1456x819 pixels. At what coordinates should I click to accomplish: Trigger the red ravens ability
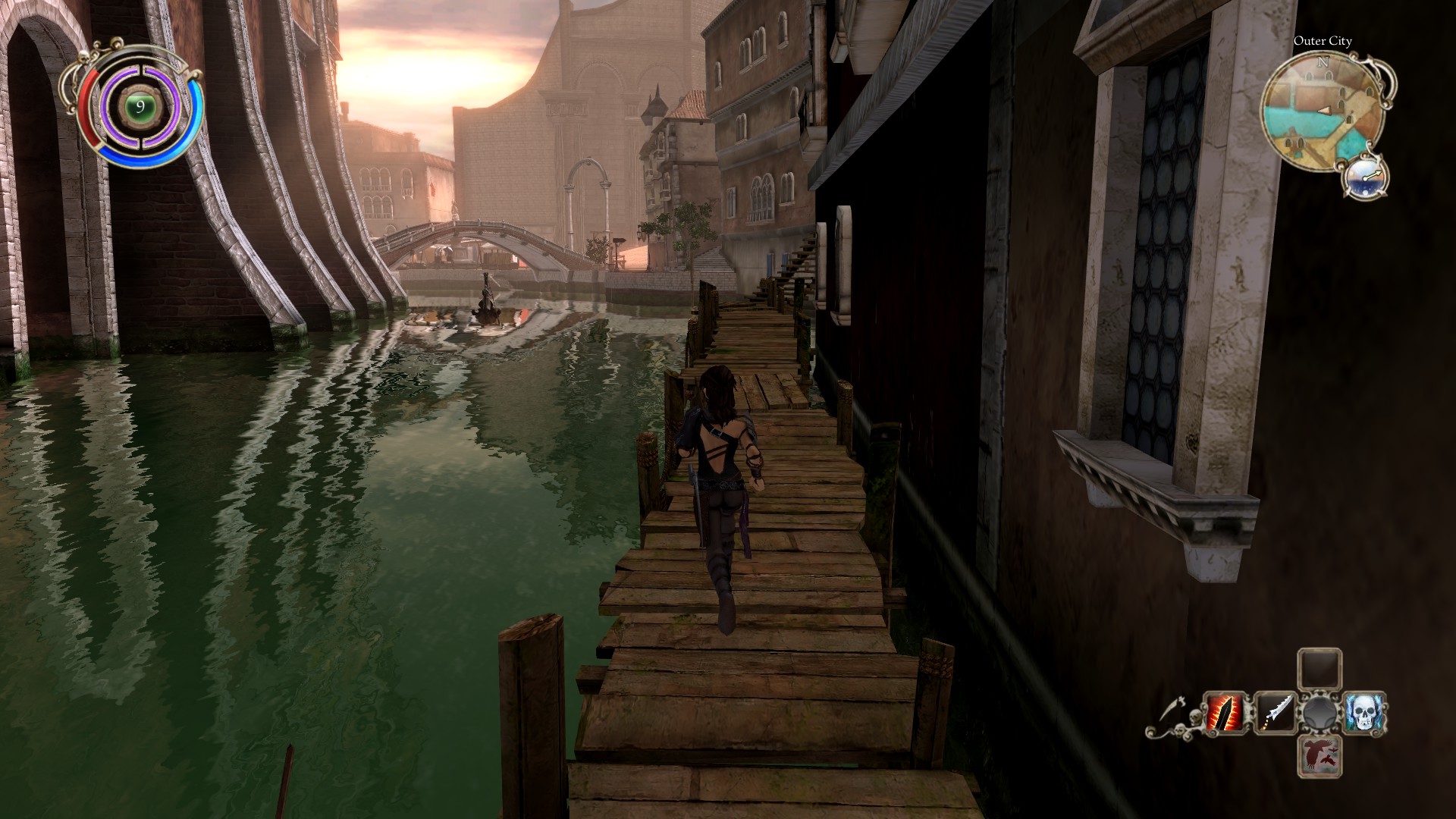[x=1319, y=755]
